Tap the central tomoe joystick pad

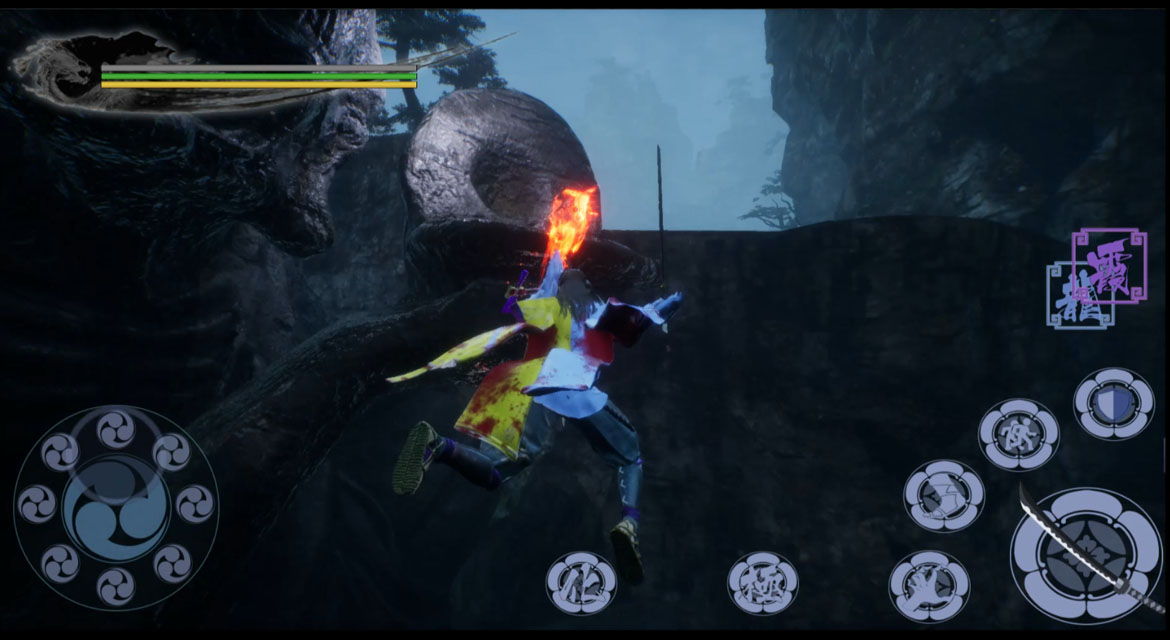(116, 506)
